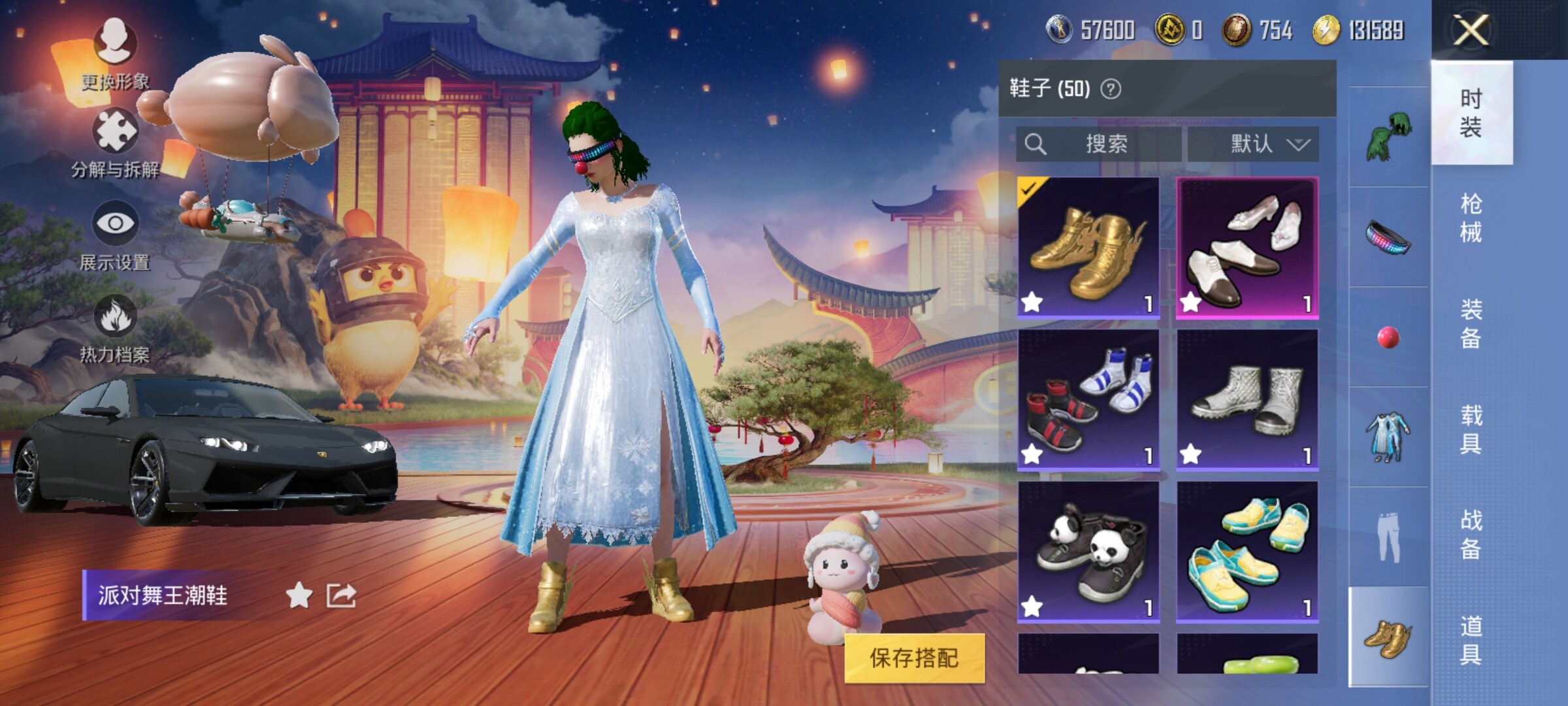
Task: Click the help question mark next to 鞋子
Action: click(1111, 89)
